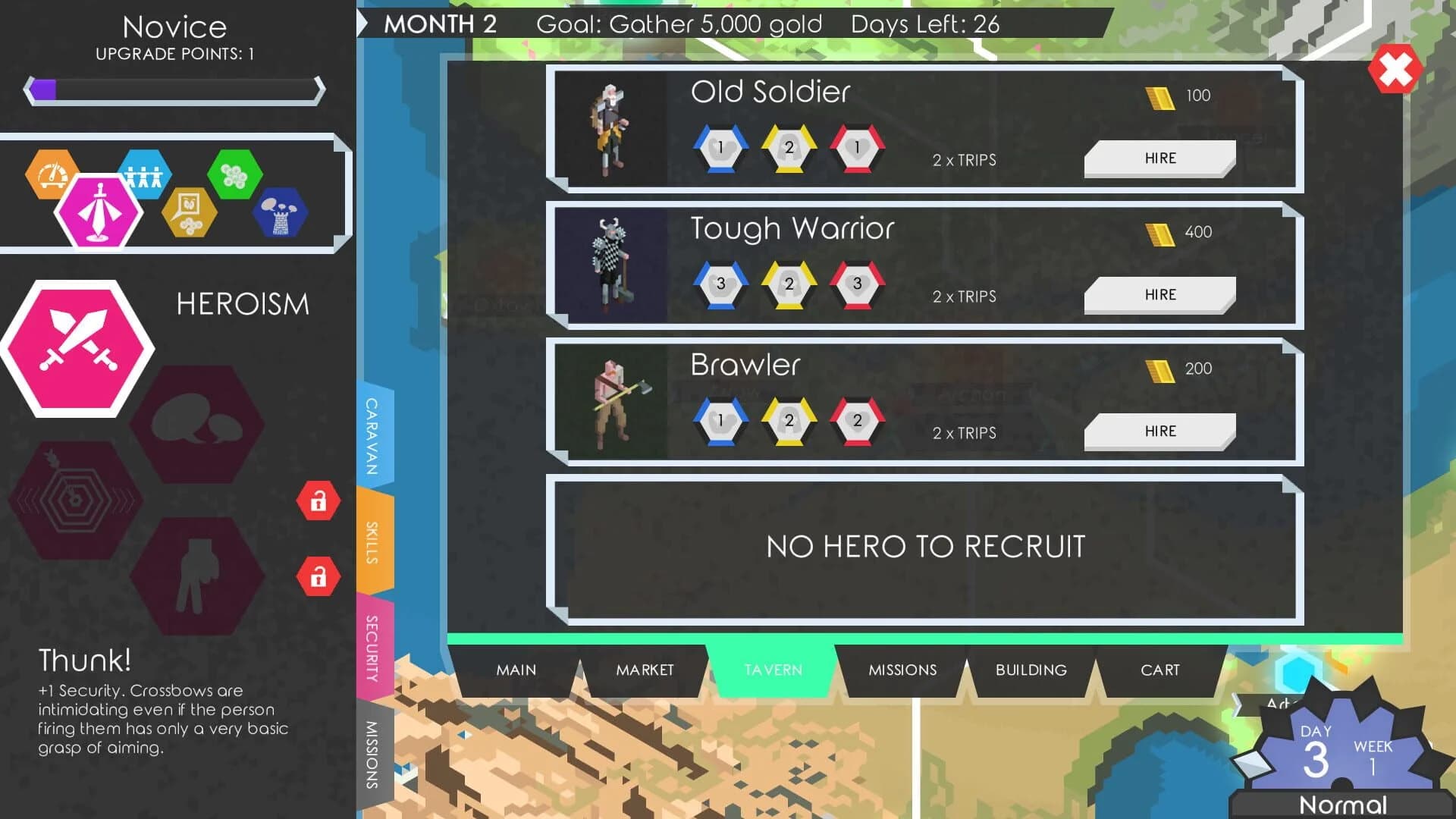Switch to the MARKET tab
The image size is (1456, 819).
tap(644, 670)
